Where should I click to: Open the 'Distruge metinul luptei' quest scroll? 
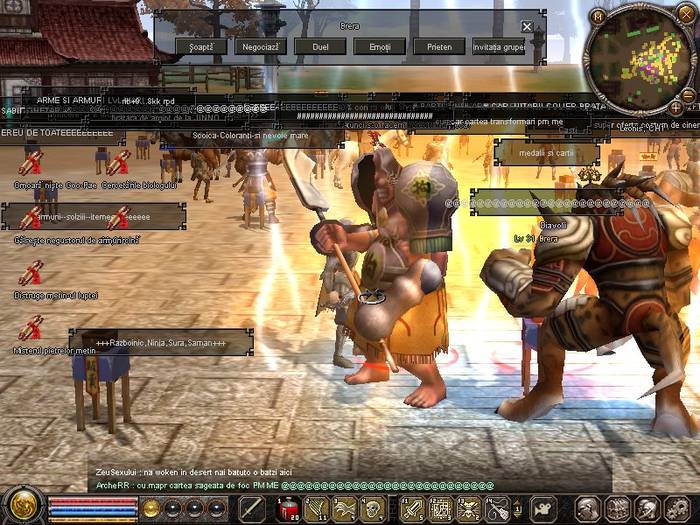pos(31,273)
